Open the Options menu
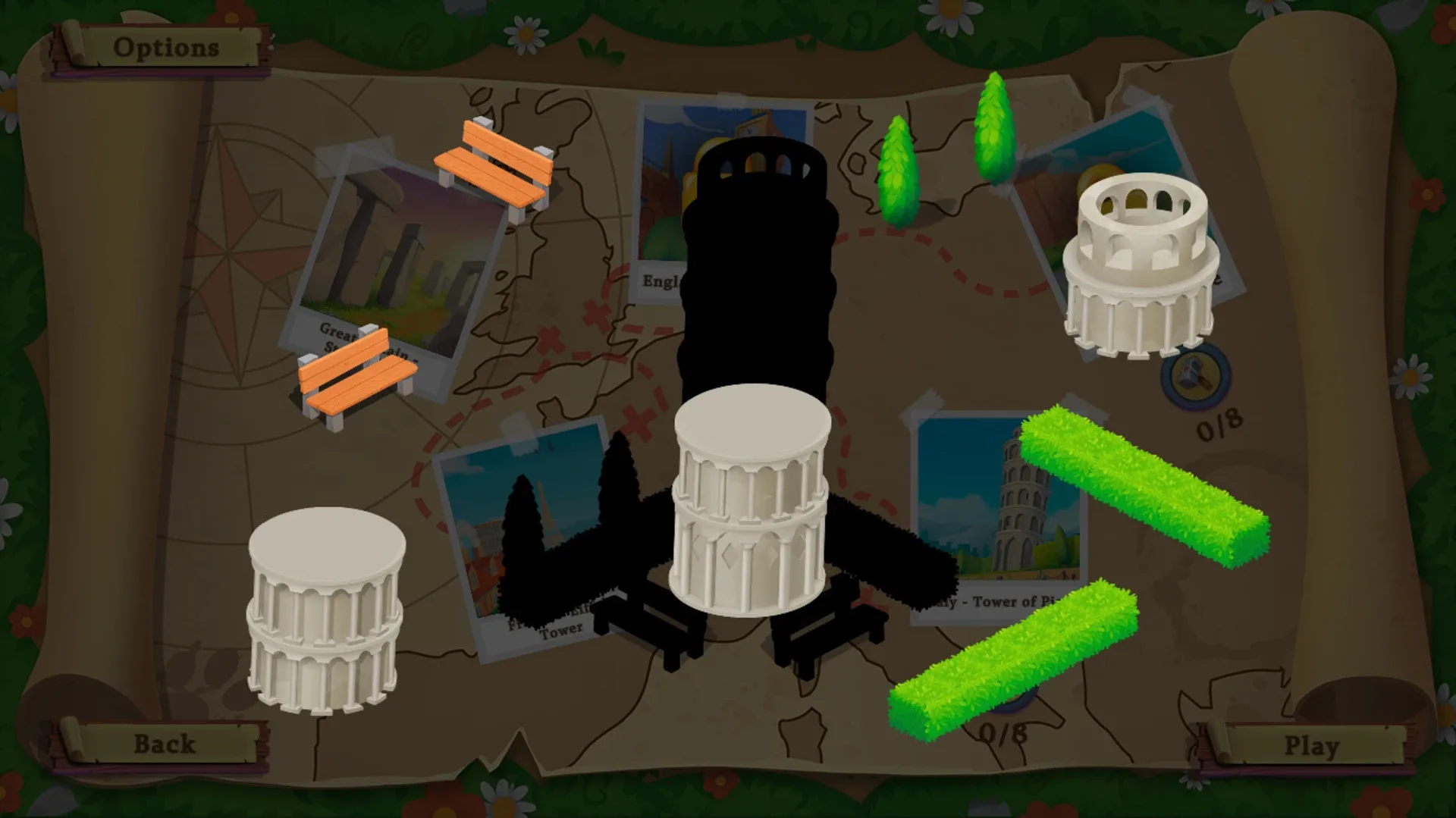This screenshot has height=818, width=1456. coord(165,47)
